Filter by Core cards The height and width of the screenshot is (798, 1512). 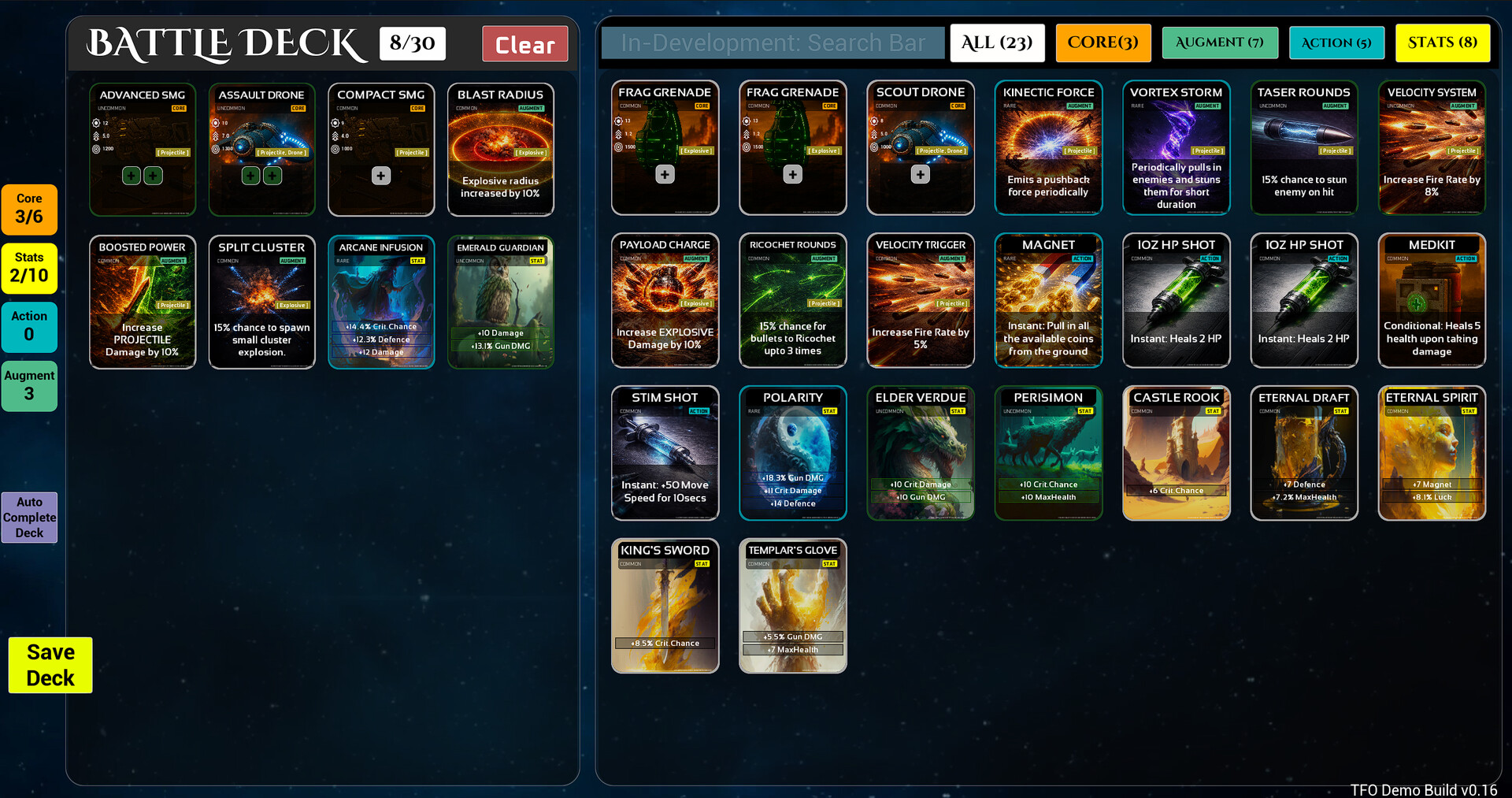[1102, 43]
